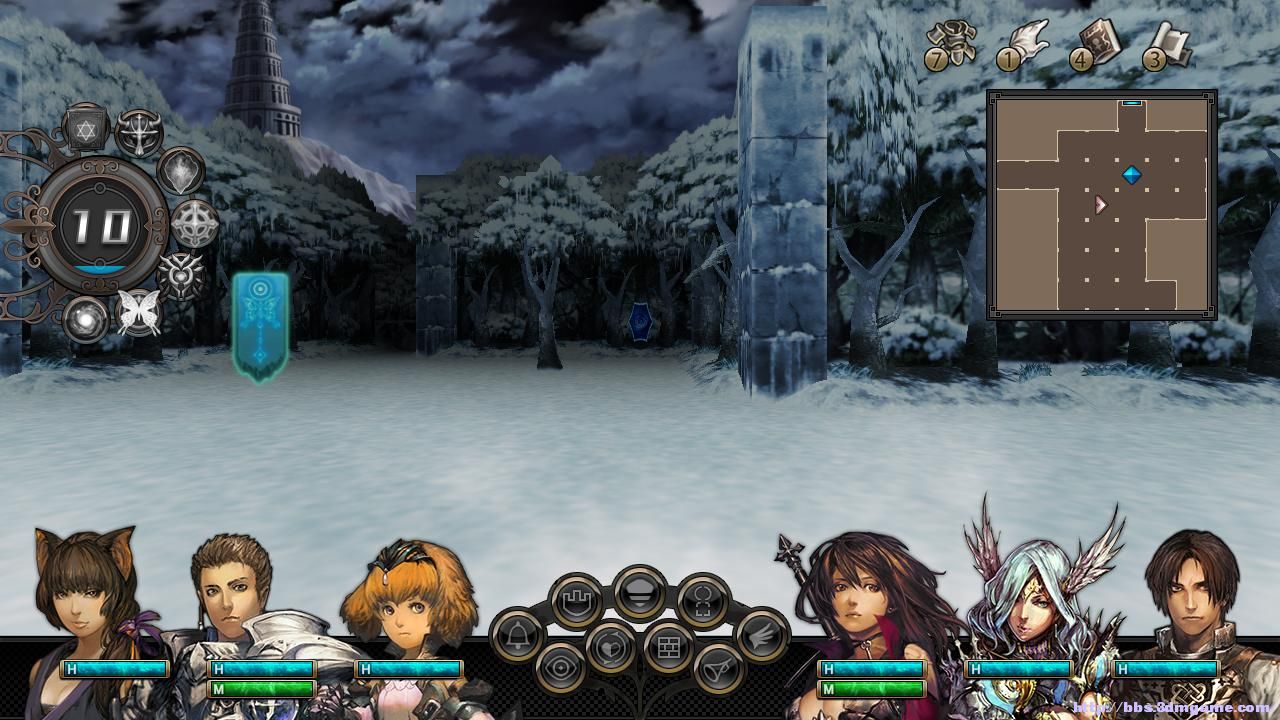The width and height of the screenshot is (1280, 720).
Task: Open the spellbook icon
Action: [x=1098, y=44]
